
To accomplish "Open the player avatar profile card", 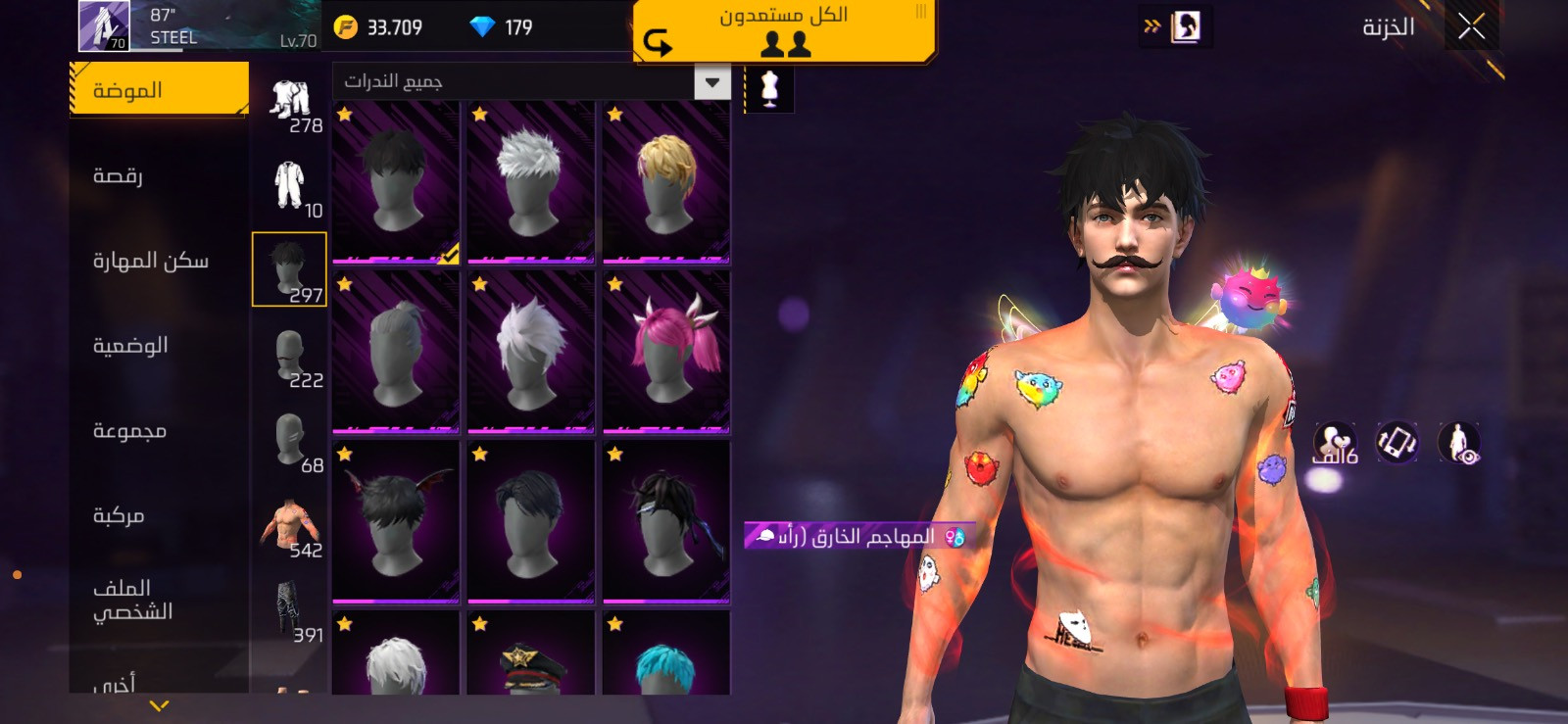I will (105, 25).
